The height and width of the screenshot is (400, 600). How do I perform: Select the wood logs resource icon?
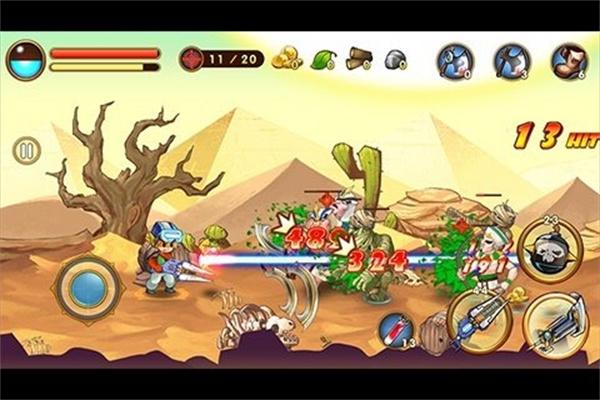click(x=359, y=59)
